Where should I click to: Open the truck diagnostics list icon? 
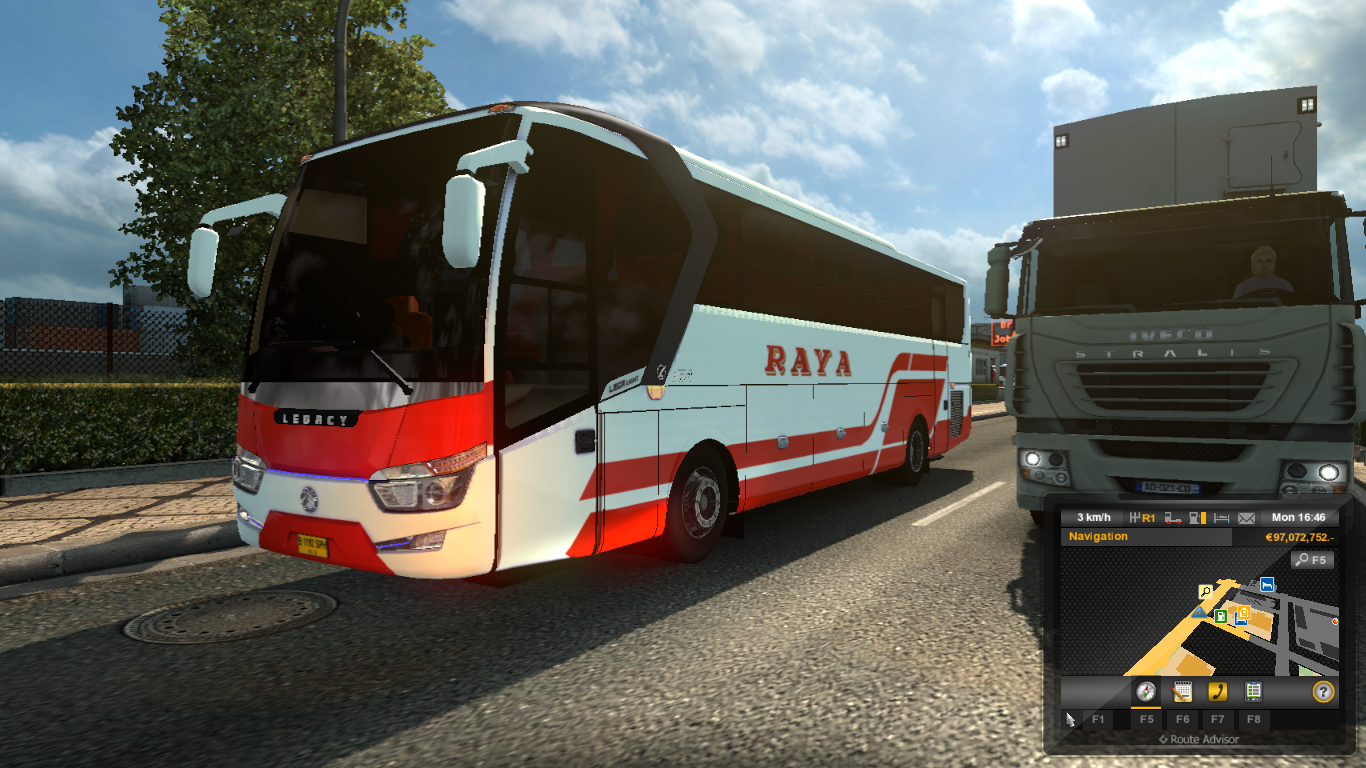click(1253, 690)
